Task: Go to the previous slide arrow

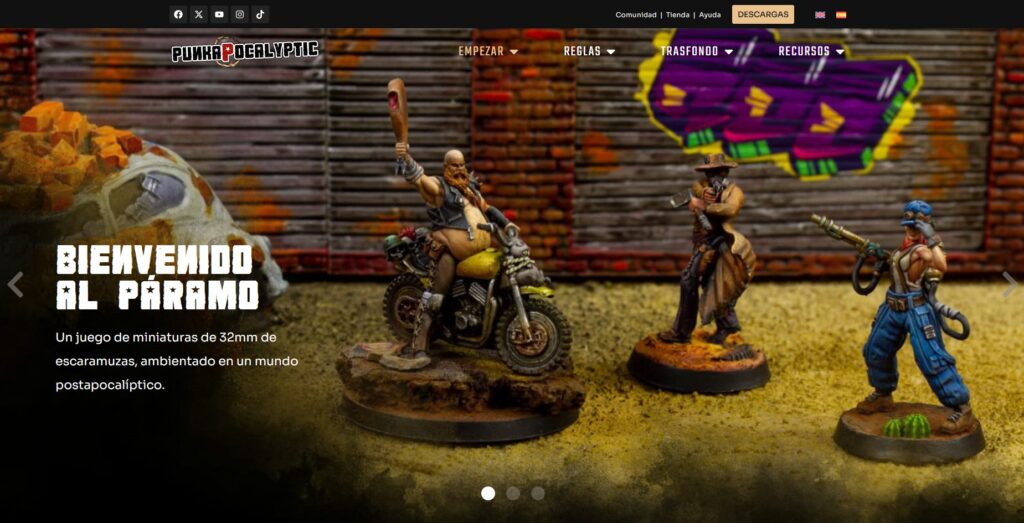Action: tap(15, 285)
